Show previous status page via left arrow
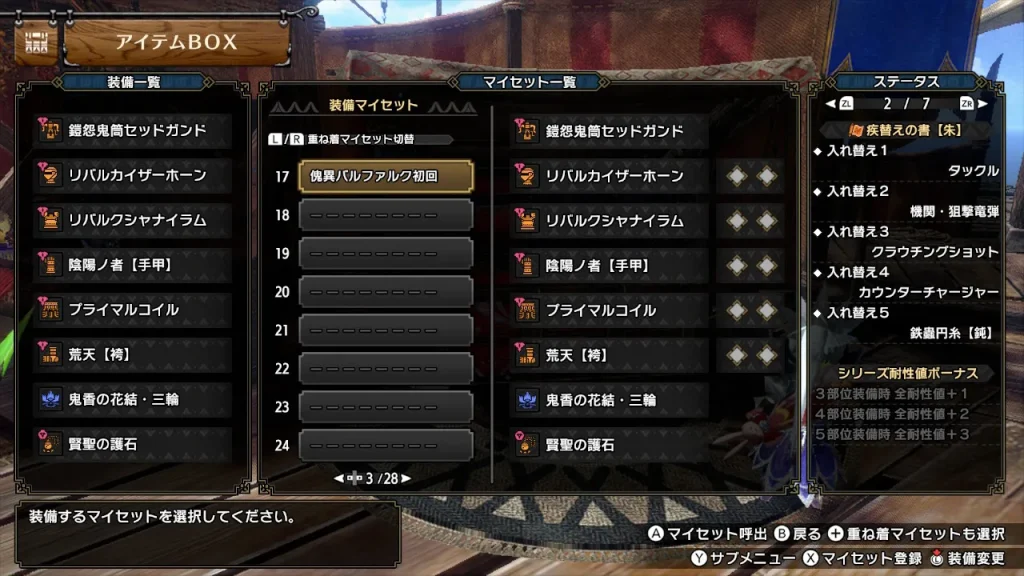The width and height of the screenshot is (1024, 576). pyautogui.click(x=829, y=104)
